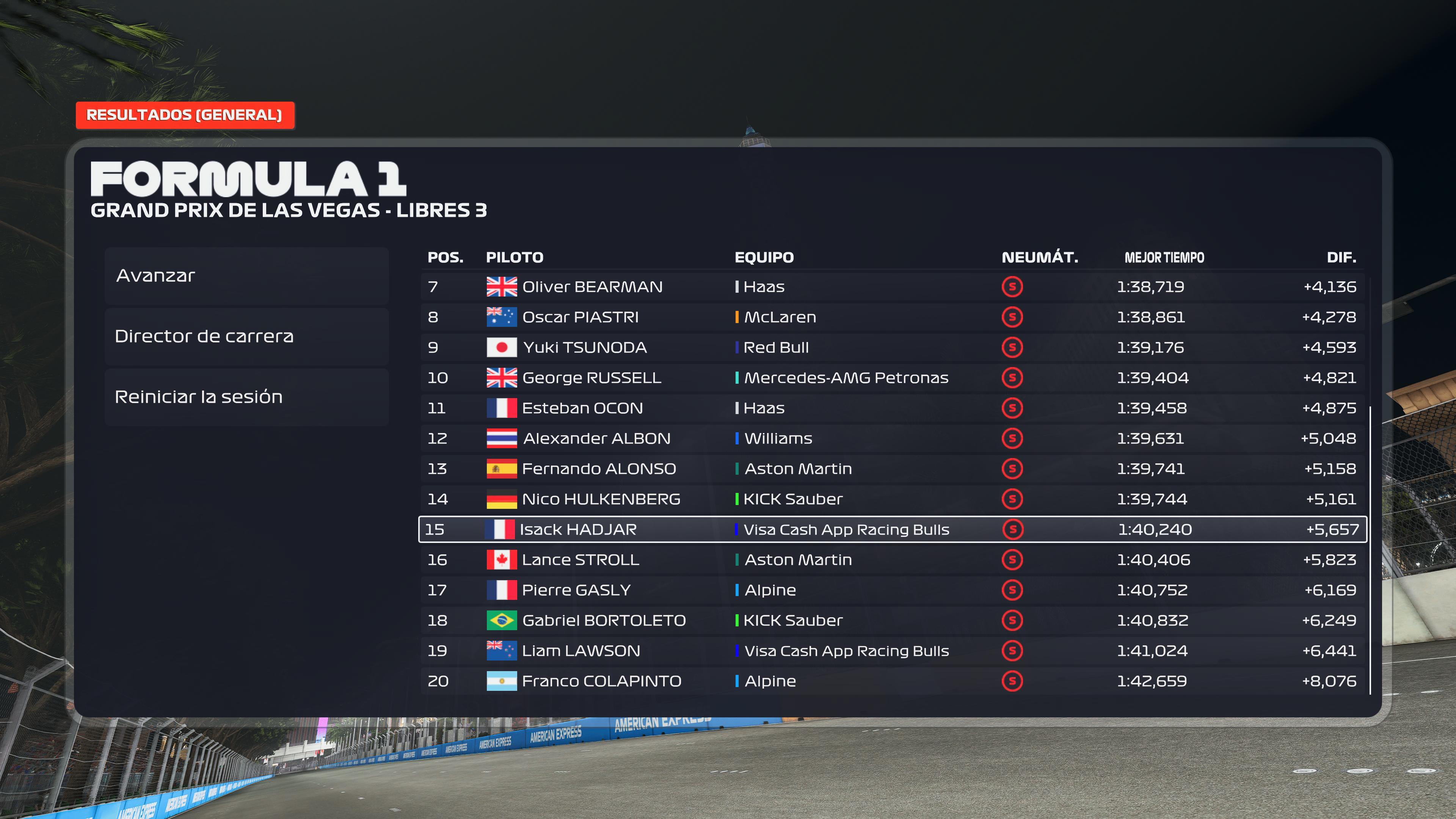Select the highlighted Isack Hadjar row
The height and width of the screenshot is (819, 1456).
click(x=892, y=530)
